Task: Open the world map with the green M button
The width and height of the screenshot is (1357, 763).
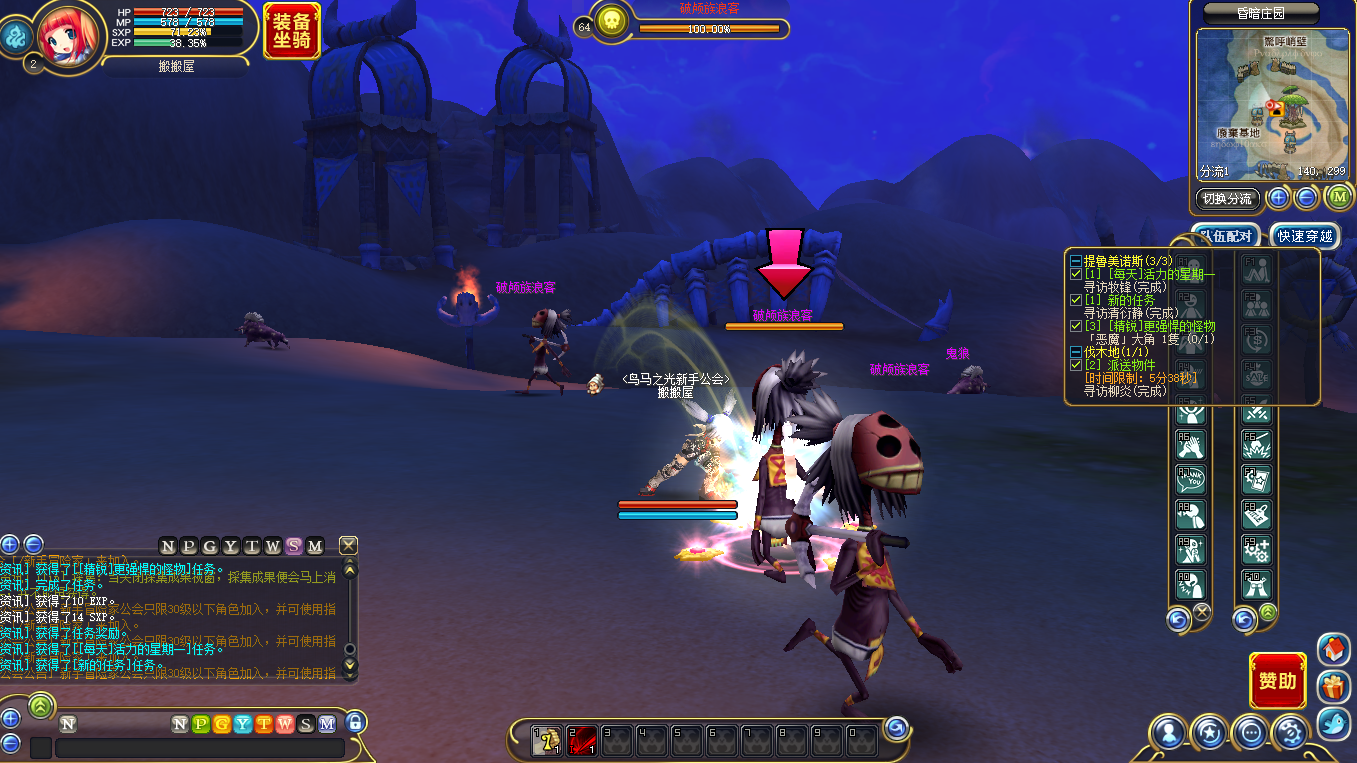Action: click(x=1339, y=197)
